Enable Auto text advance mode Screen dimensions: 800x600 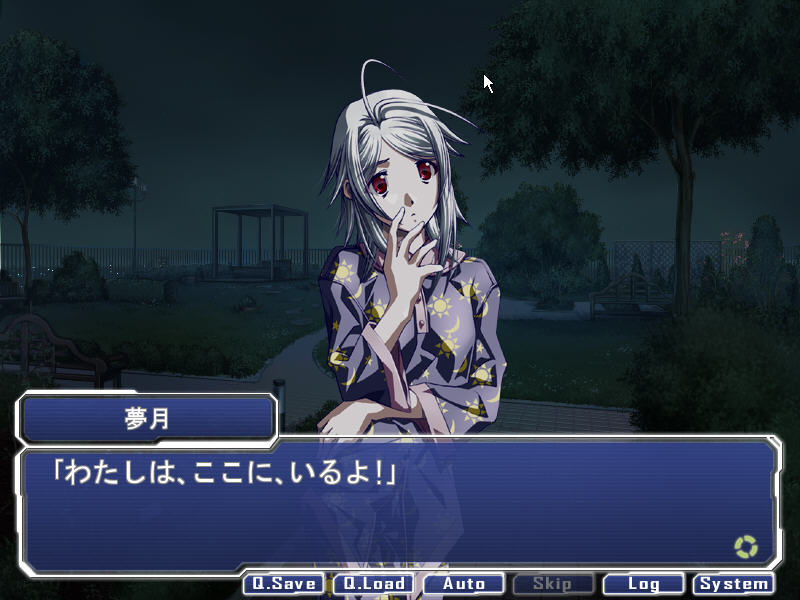click(464, 584)
